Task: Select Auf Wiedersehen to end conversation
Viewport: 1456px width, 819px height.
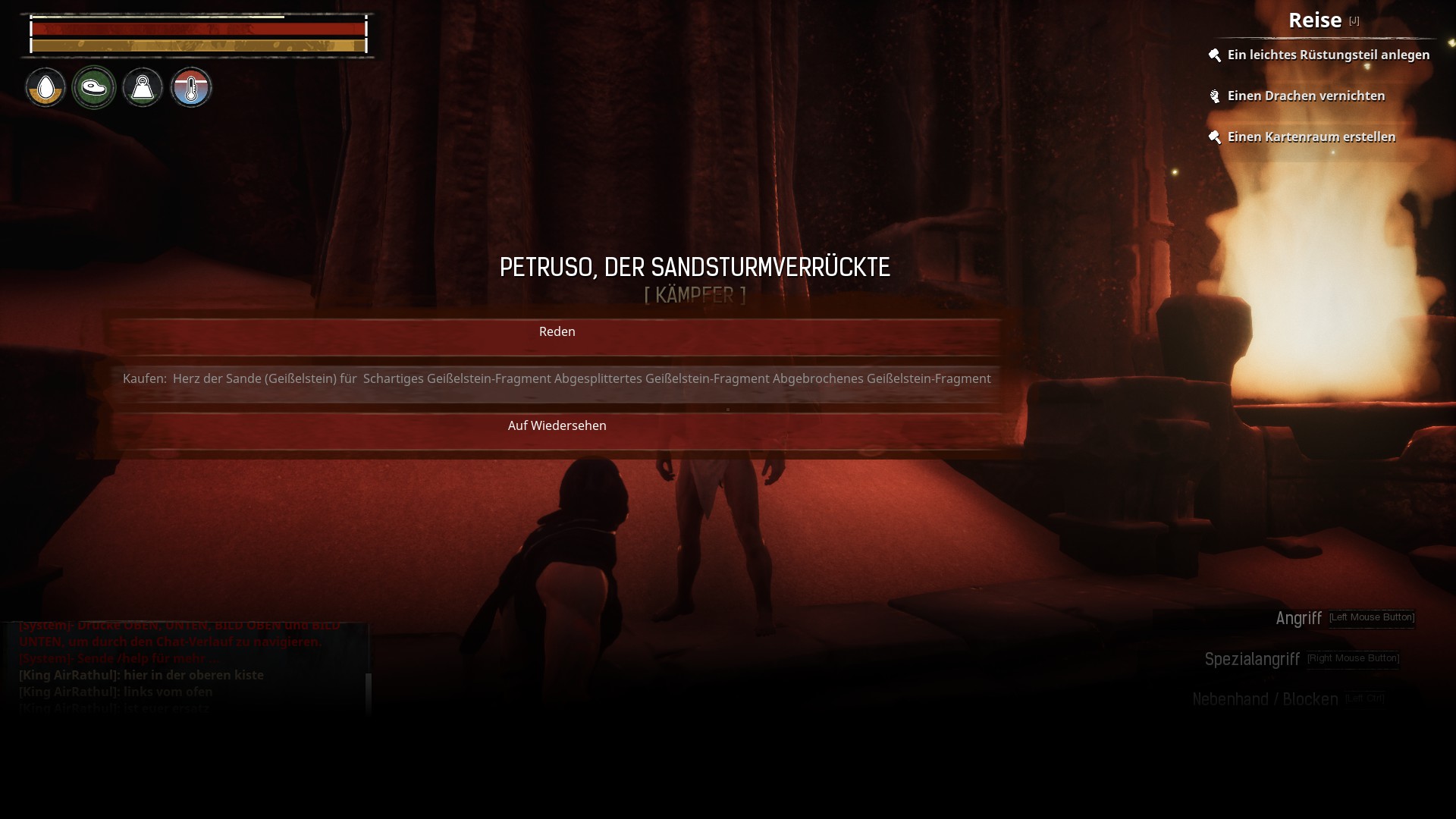Action: (x=557, y=426)
